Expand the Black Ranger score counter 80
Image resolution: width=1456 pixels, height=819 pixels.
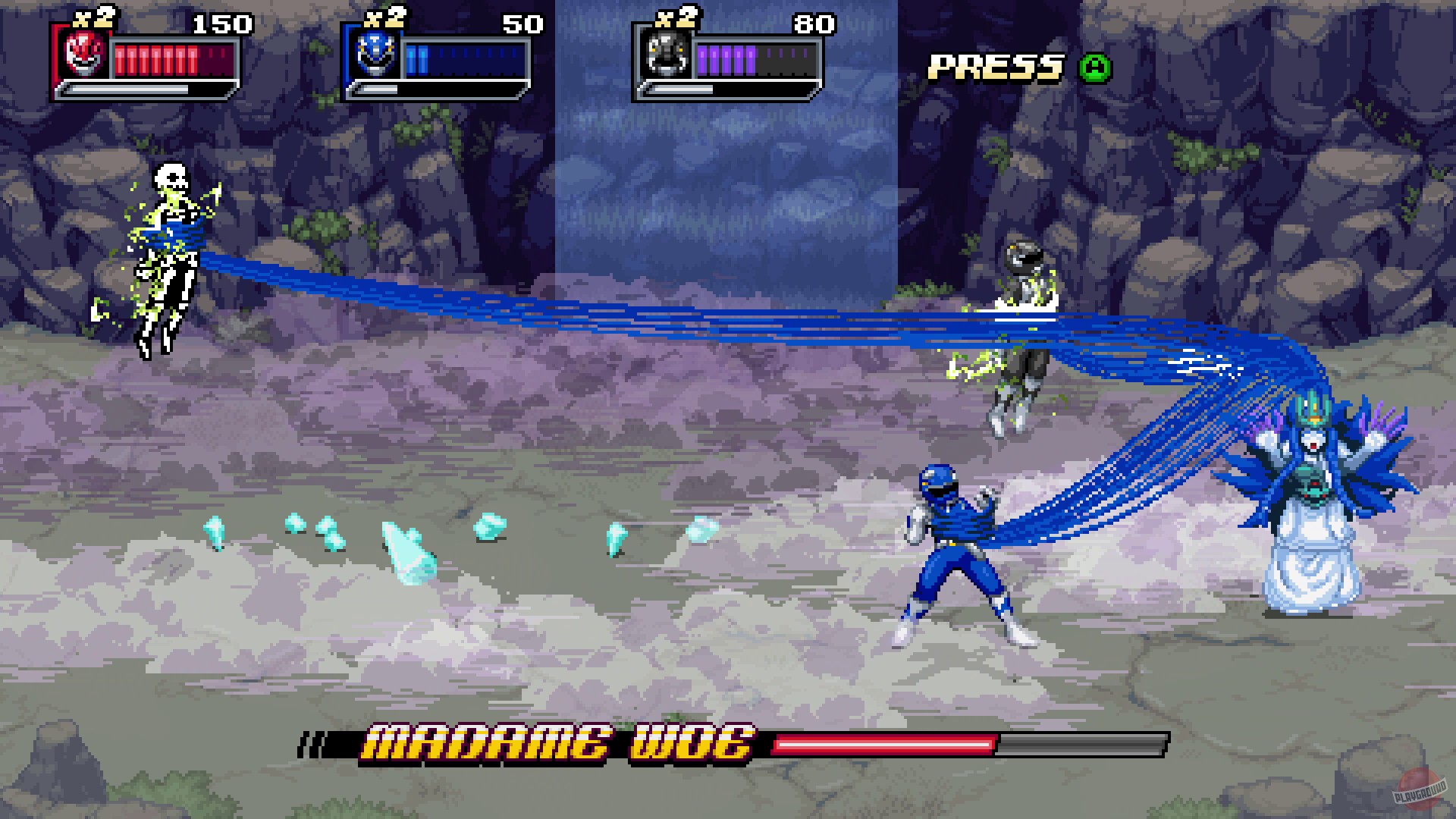pyautogui.click(x=815, y=23)
